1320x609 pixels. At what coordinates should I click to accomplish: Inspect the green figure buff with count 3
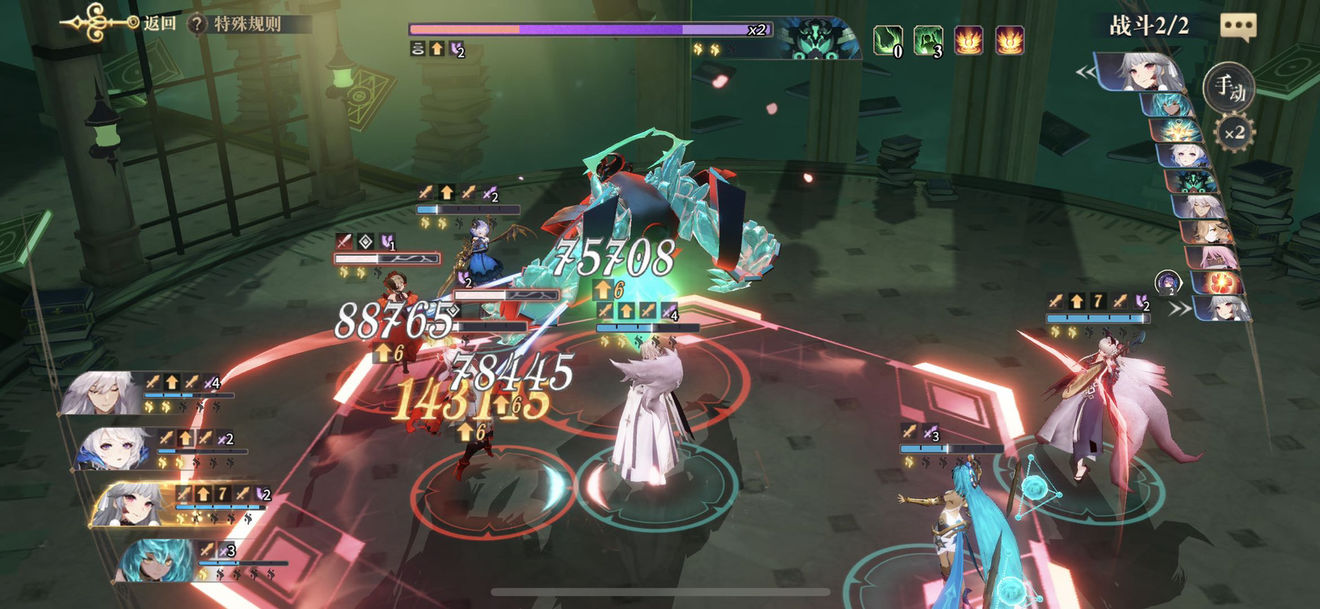coord(928,40)
